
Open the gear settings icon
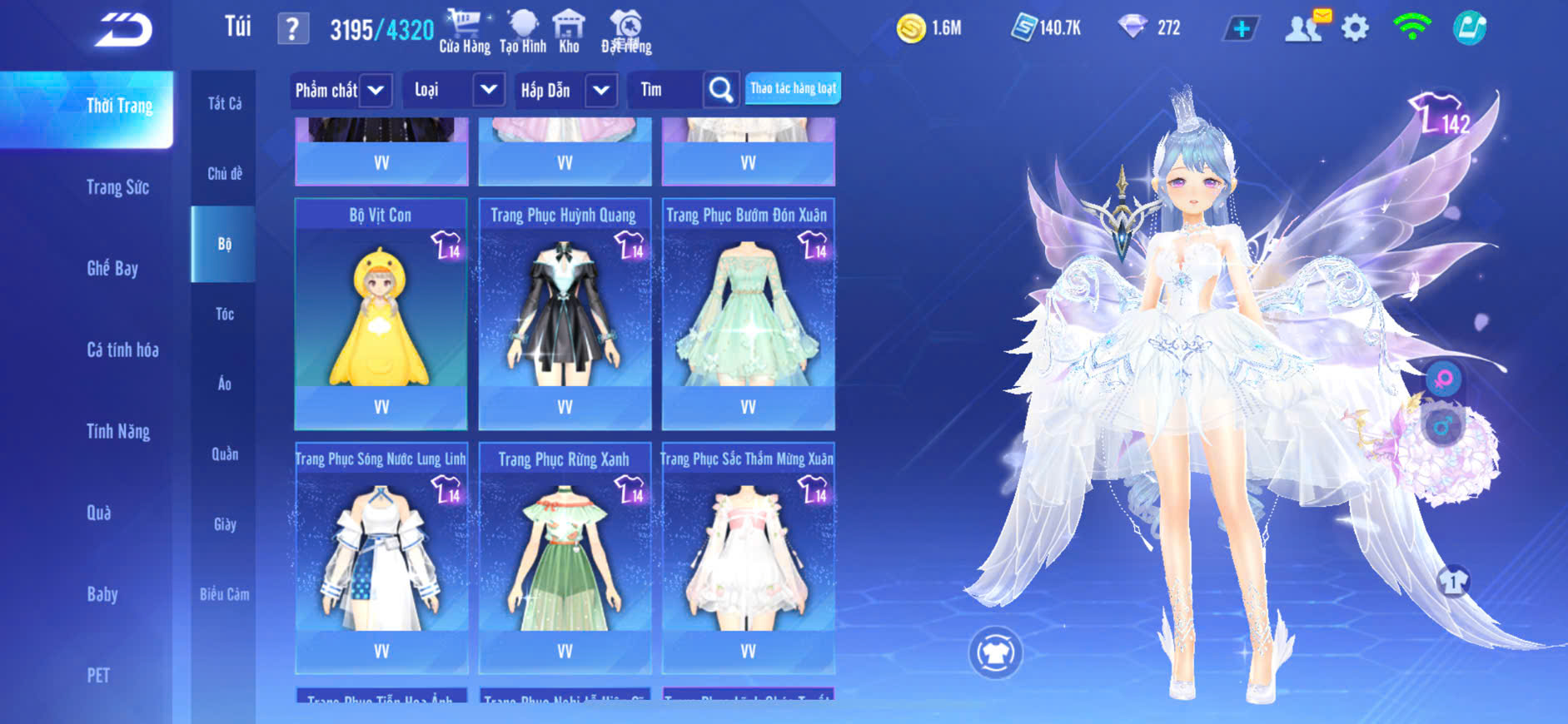pyautogui.click(x=1355, y=28)
